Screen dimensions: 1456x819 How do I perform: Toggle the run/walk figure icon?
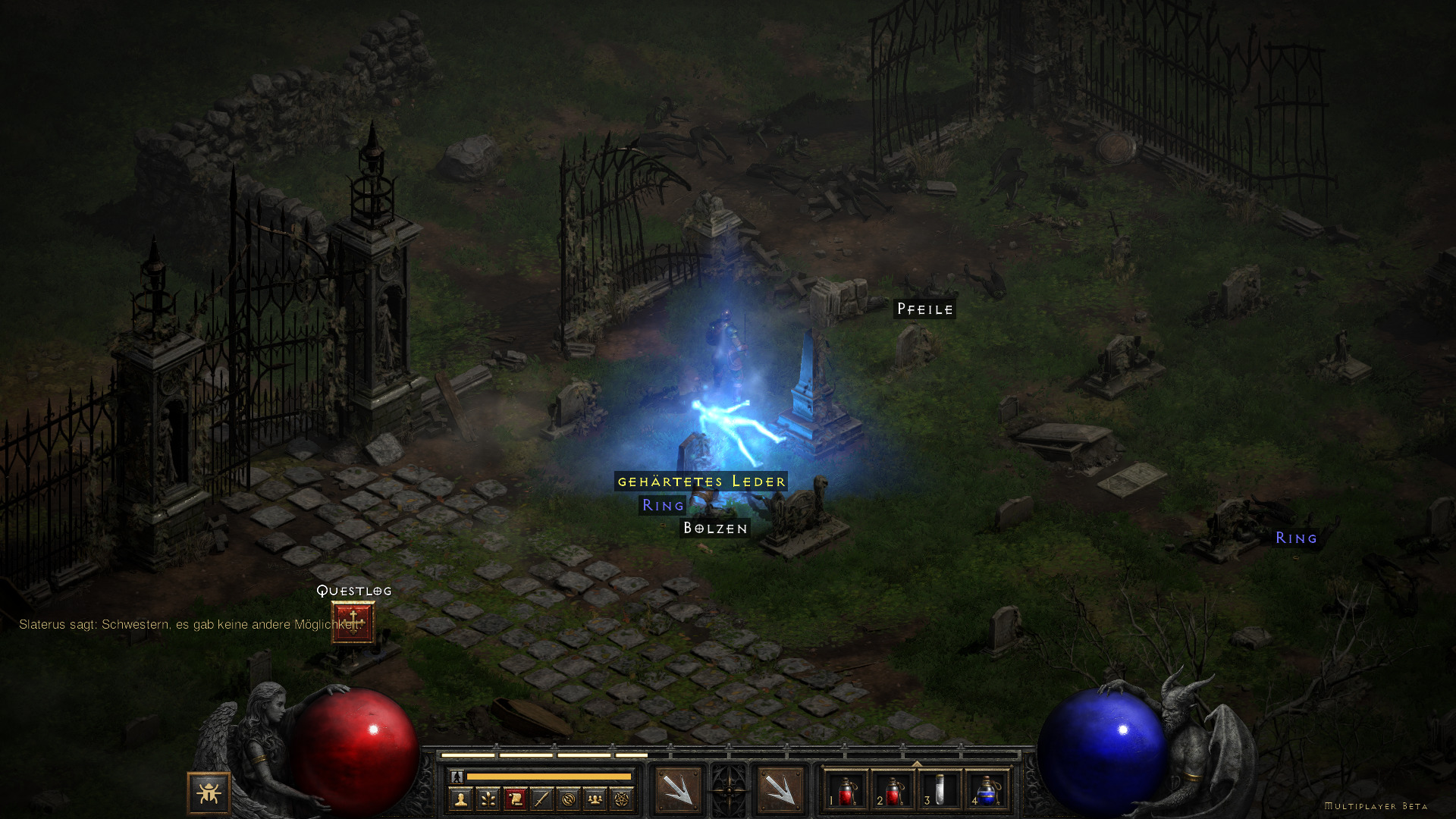click(x=457, y=777)
